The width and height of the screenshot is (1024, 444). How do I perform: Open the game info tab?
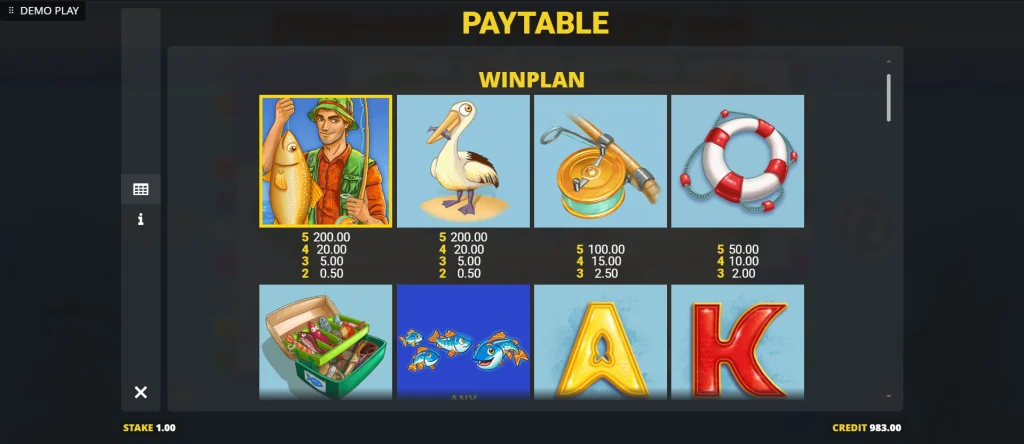click(x=141, y=219)
